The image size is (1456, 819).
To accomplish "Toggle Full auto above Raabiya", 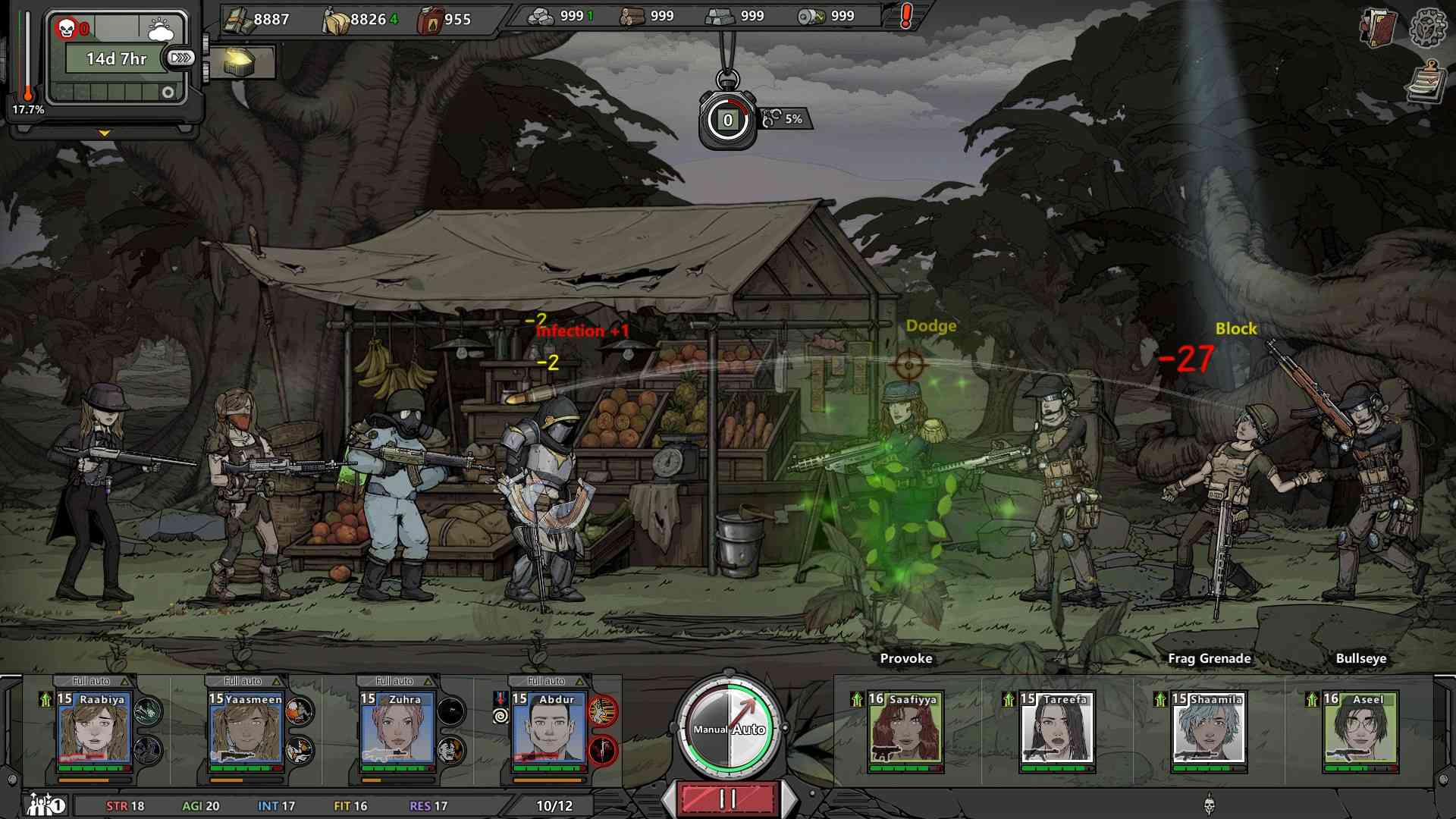I will [x=93, y=681].
